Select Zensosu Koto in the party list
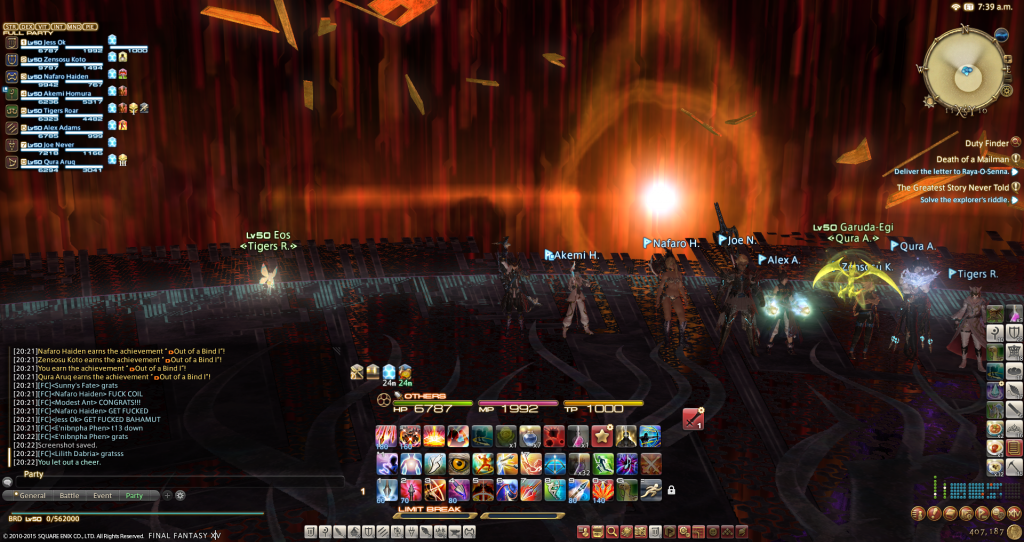The image size is (1024, 542). click(x=55, y=59)
